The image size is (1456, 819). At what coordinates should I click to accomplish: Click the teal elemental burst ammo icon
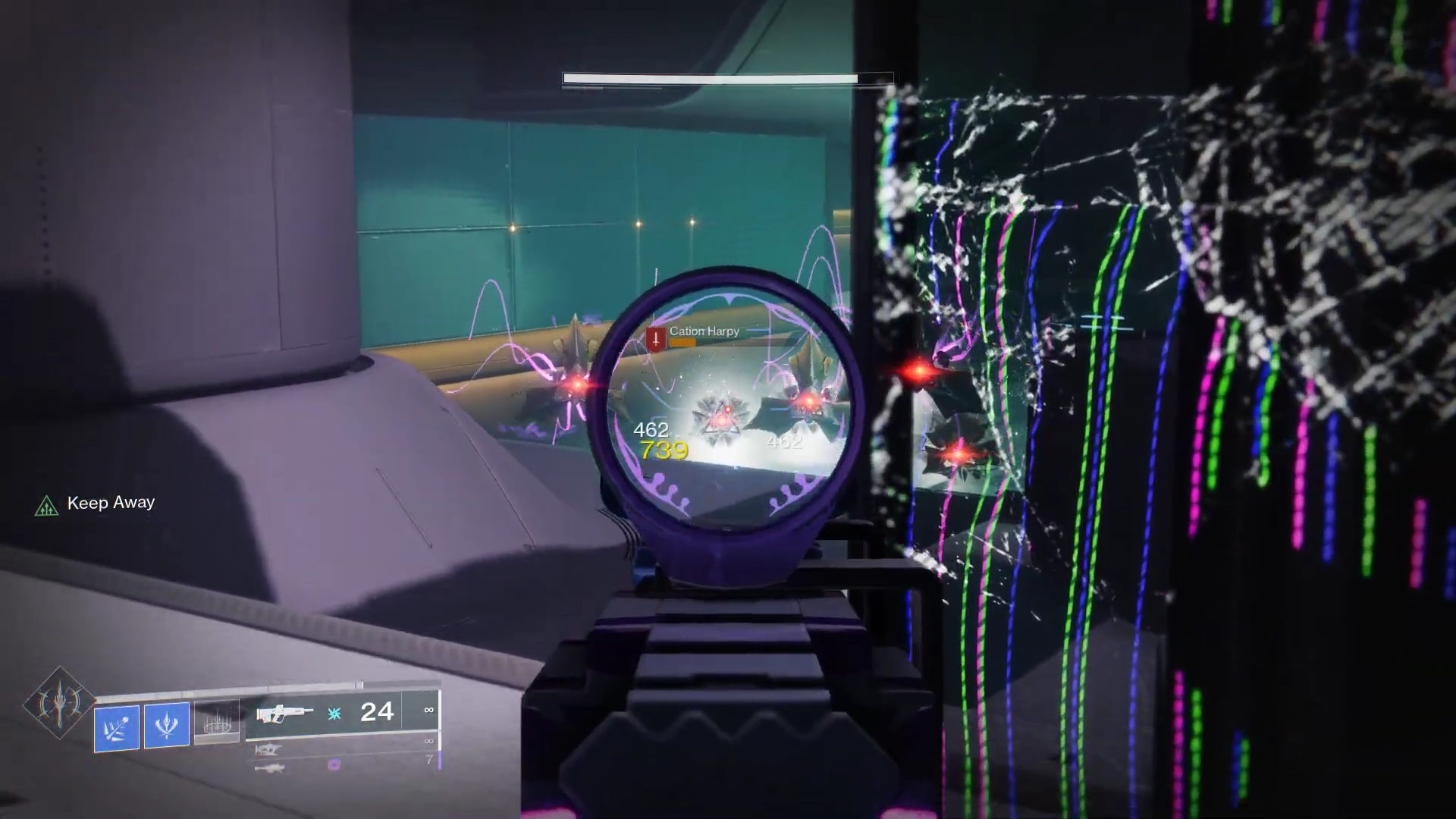pos(334,713)
